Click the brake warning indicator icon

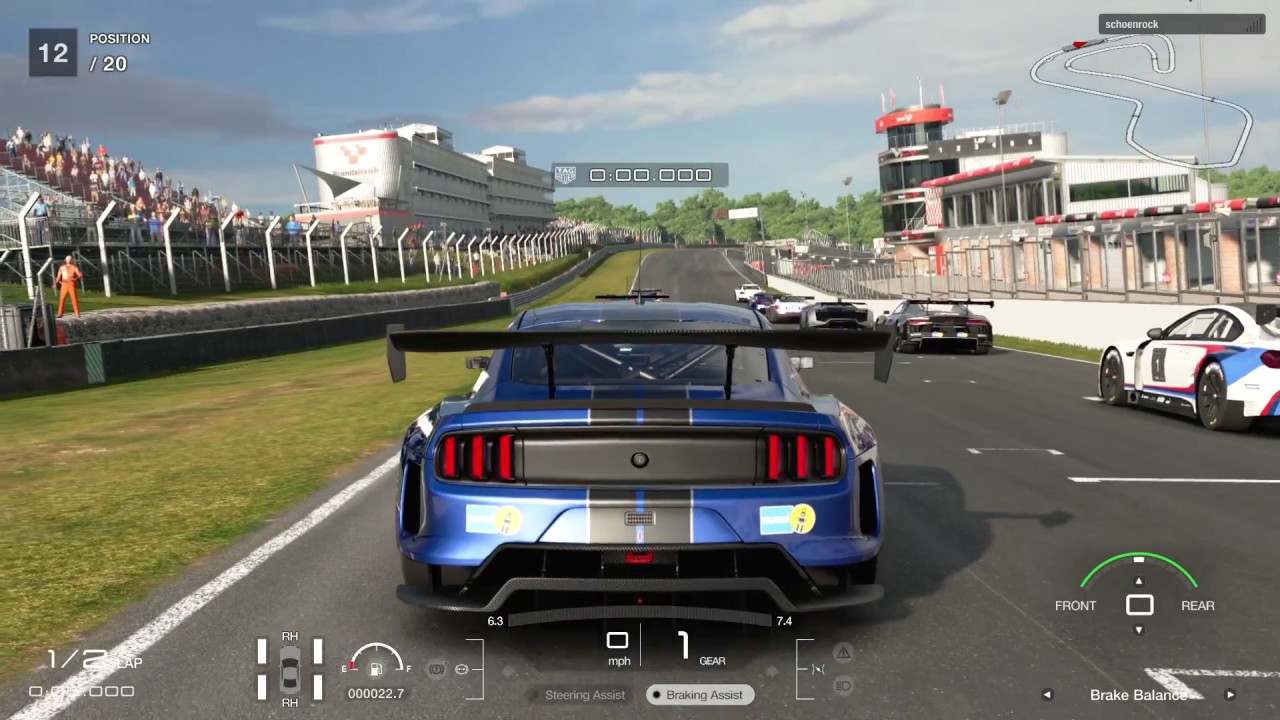pos(436,669)
